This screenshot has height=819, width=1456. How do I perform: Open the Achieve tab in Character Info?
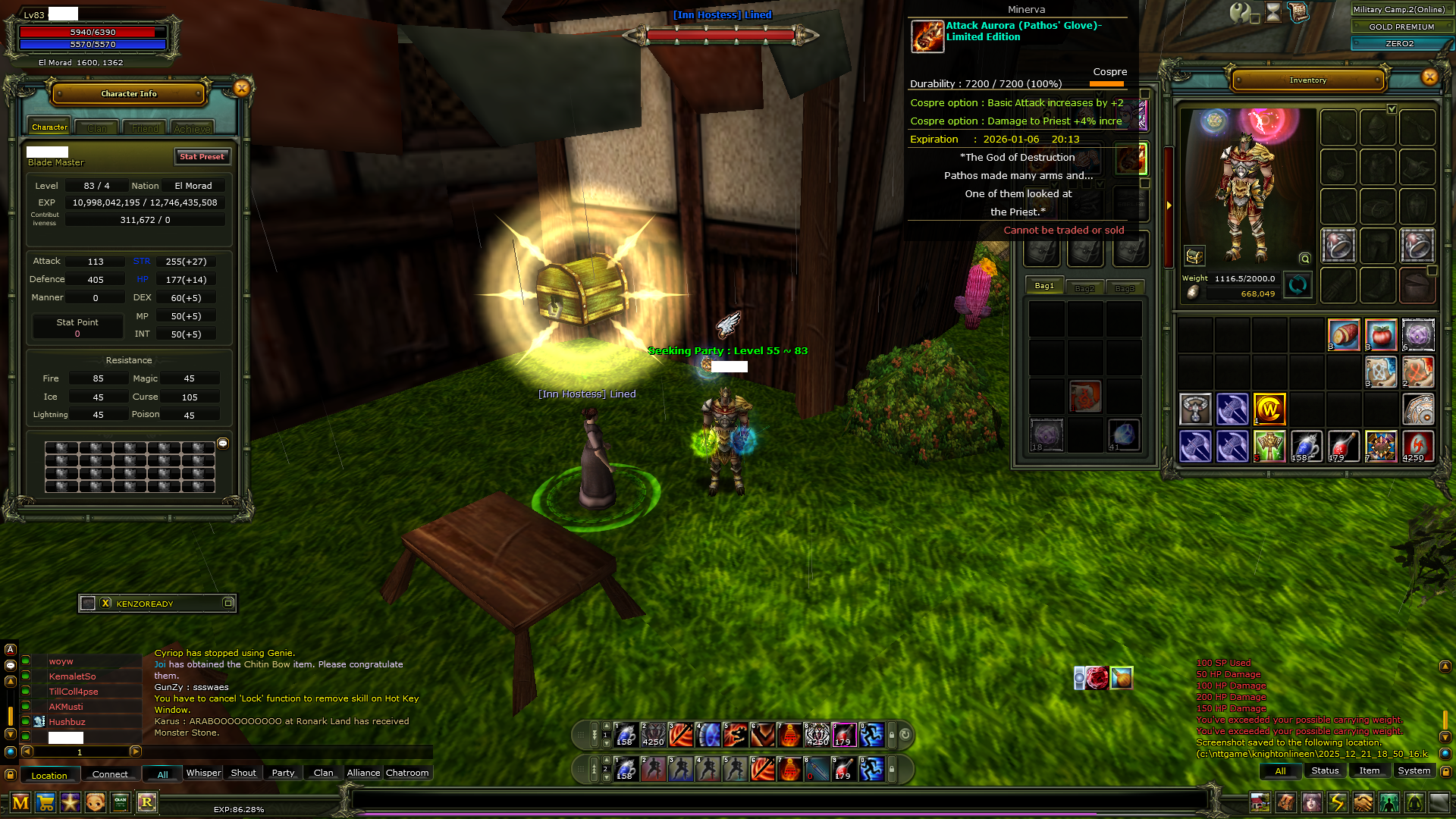click(x=192, y=128)
